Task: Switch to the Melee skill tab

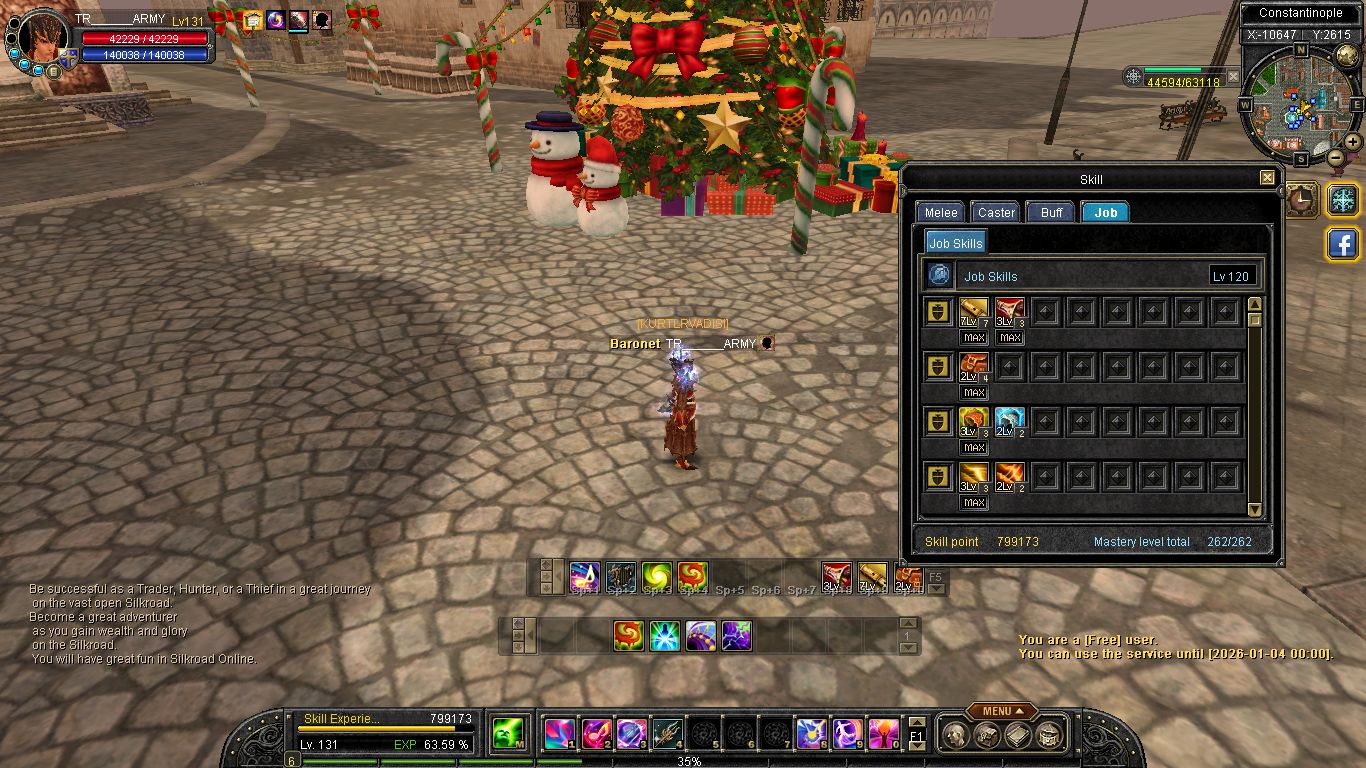Action: 940,212
